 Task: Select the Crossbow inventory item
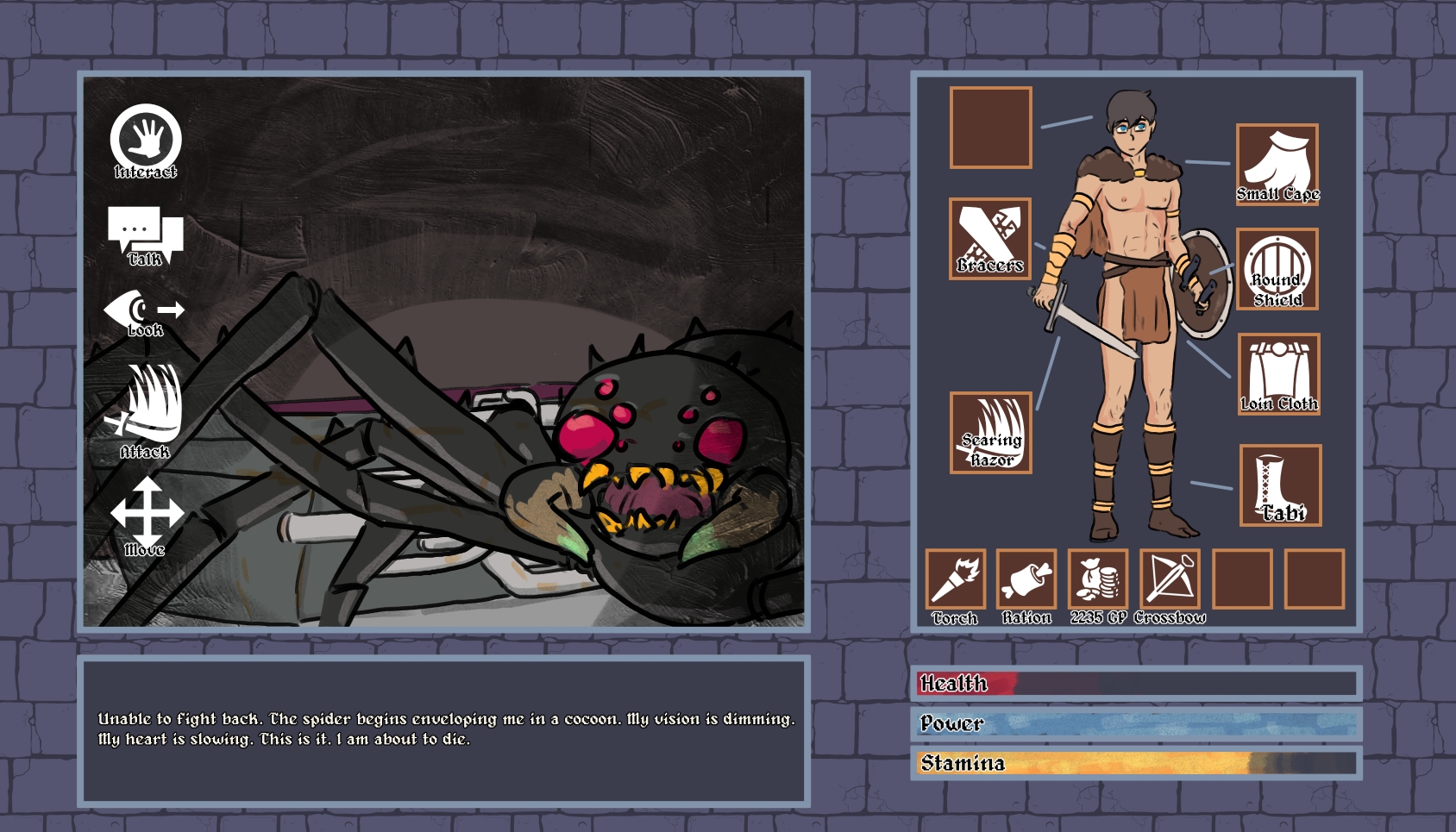point(1170,579)
